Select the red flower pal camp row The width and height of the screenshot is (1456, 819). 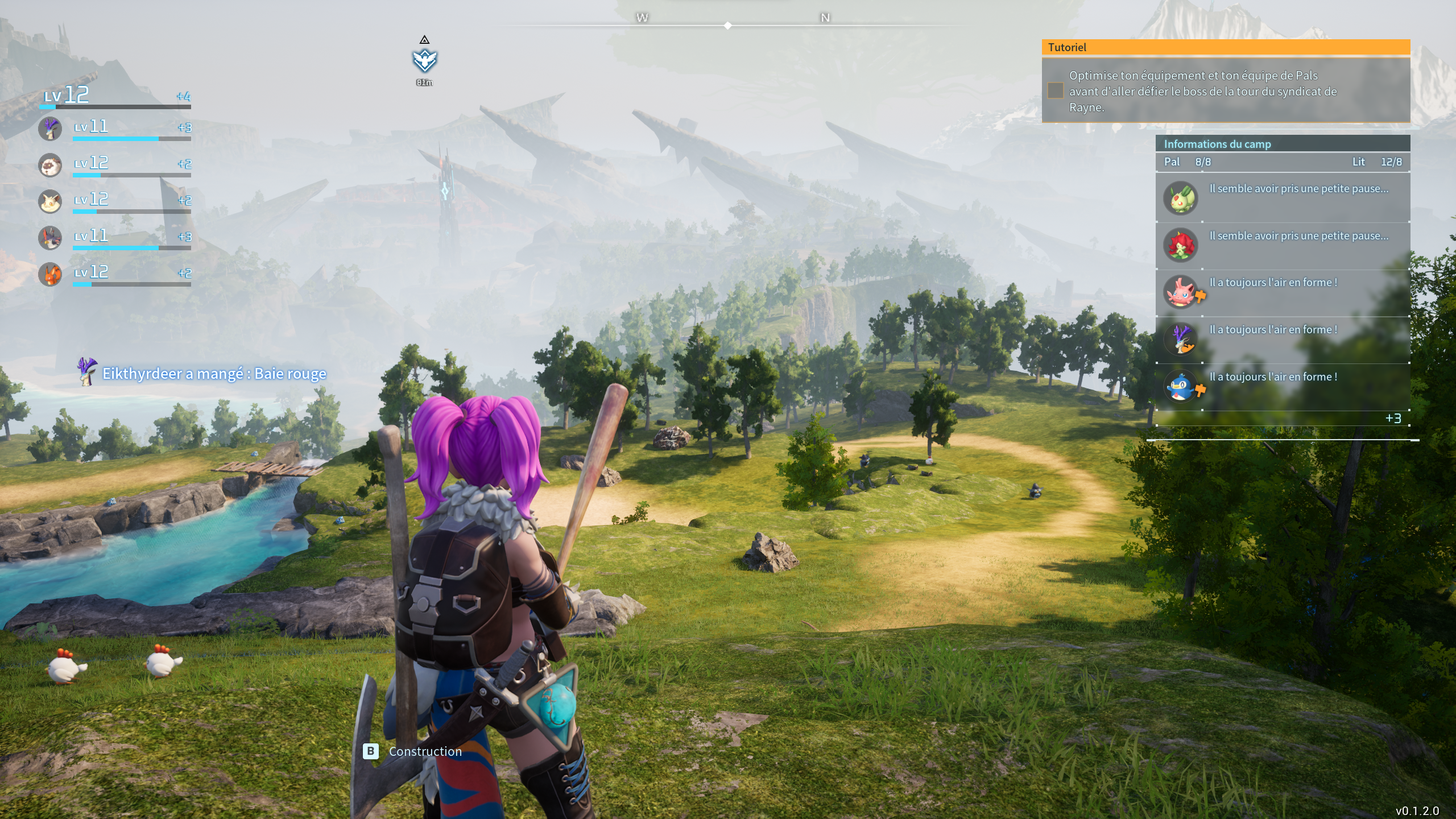(x=1282, y=245)
